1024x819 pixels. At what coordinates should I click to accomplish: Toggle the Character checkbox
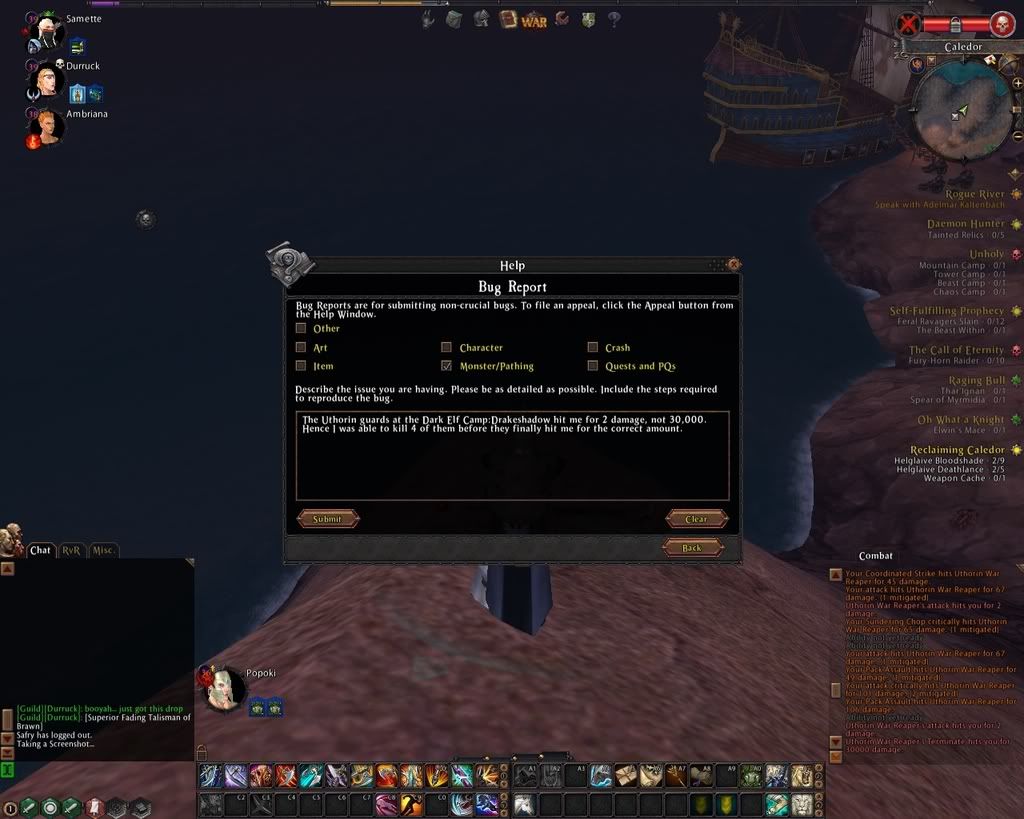(x=447, y=347)
